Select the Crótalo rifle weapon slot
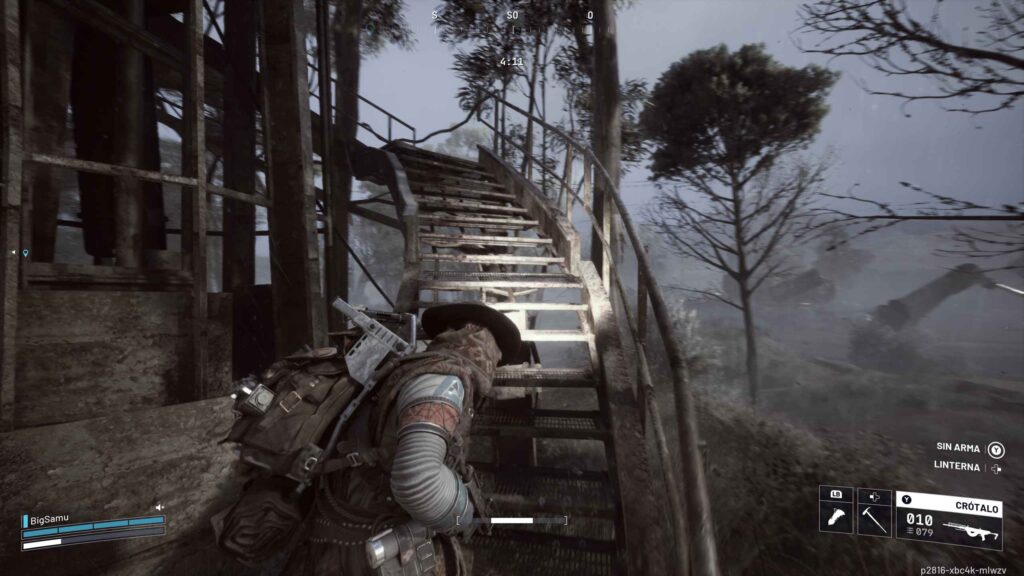The image size is (1024, 576). coord(948,520)
